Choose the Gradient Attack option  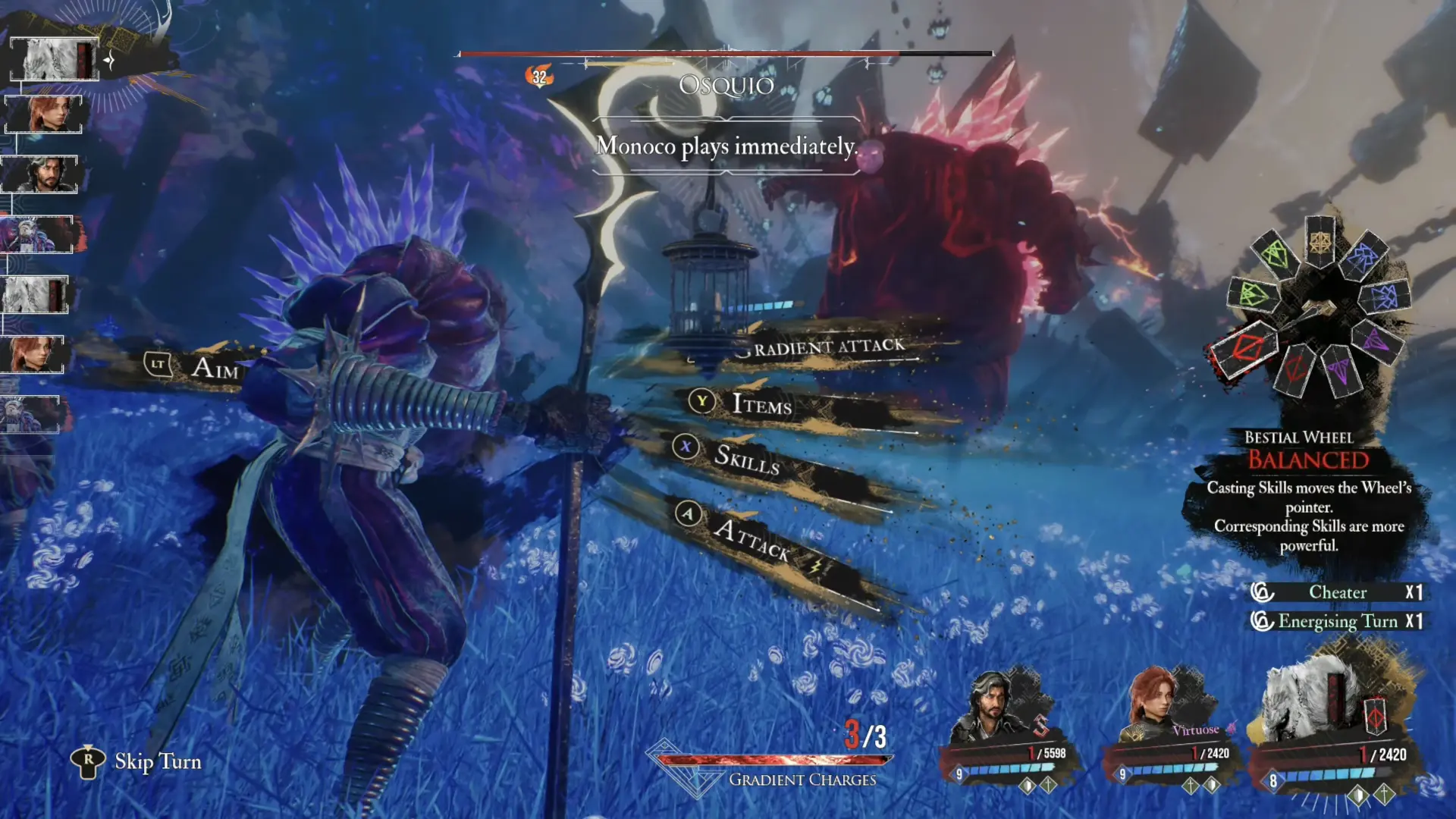(x=828, y=347)
